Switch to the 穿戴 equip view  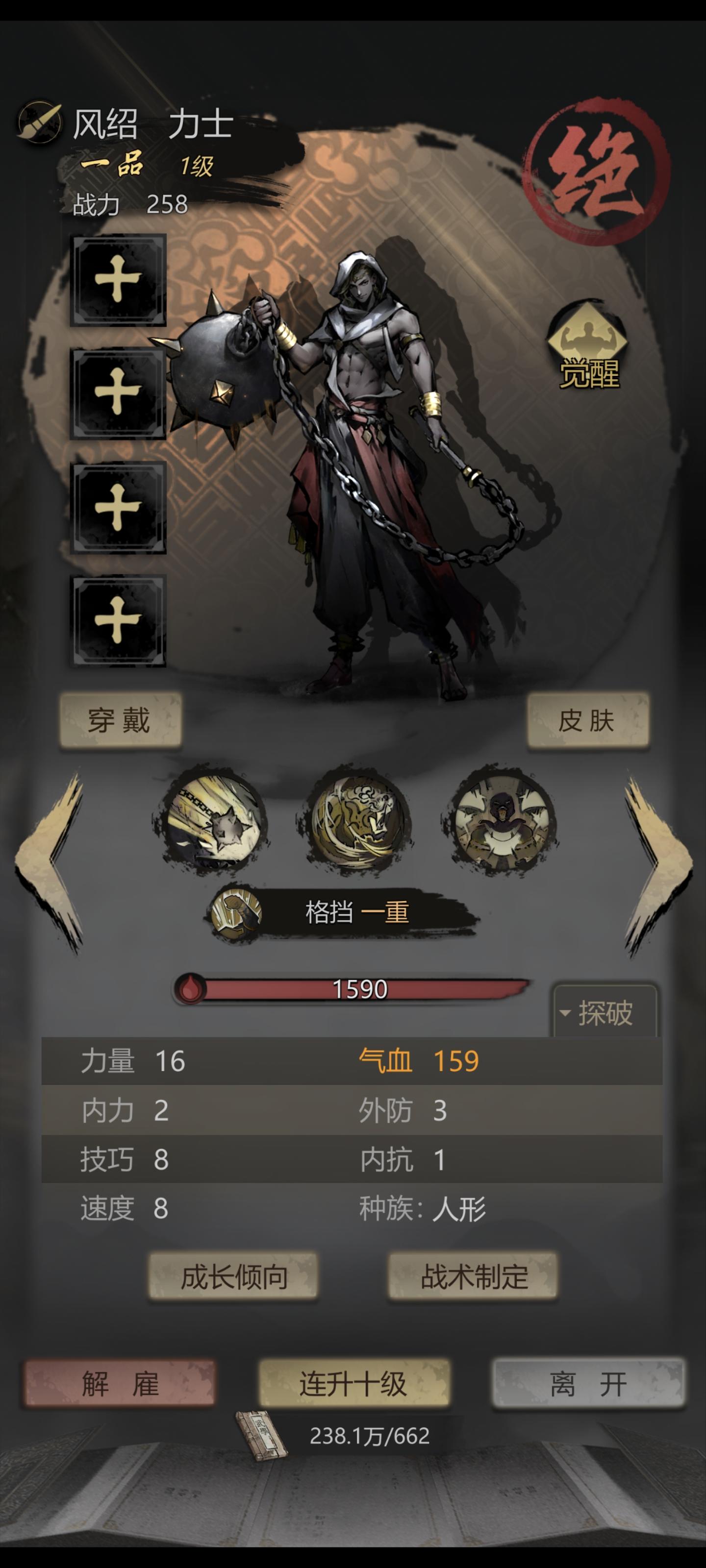122,721
